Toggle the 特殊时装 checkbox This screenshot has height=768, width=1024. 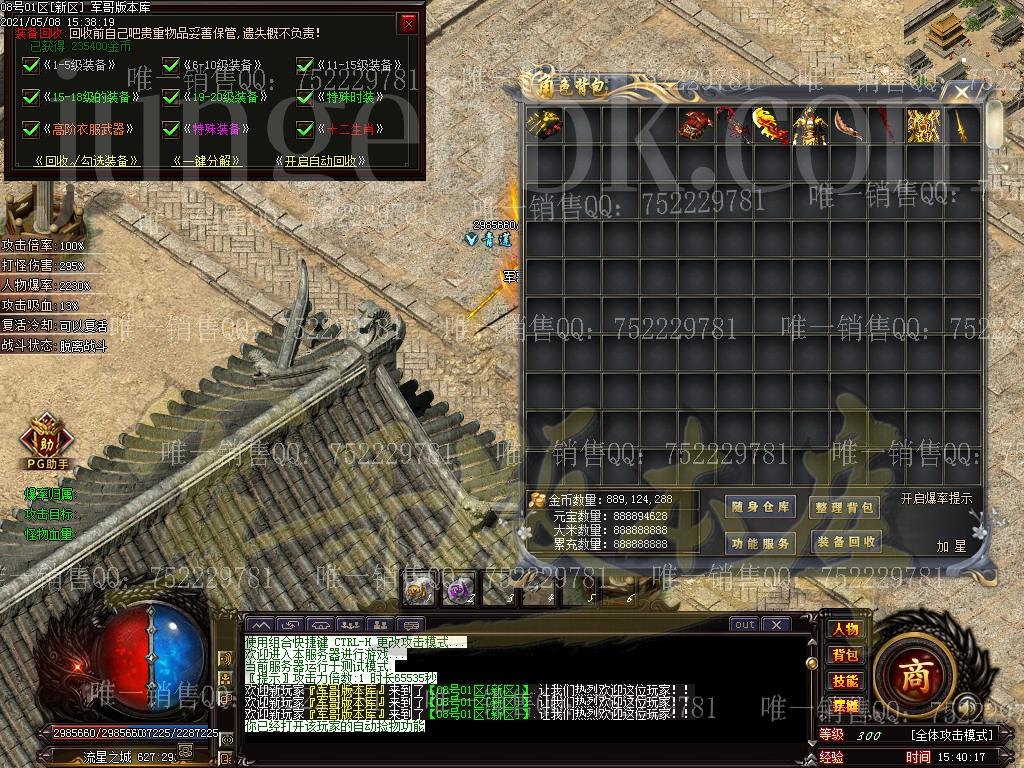pyautogui.click(x=305, y=97)
